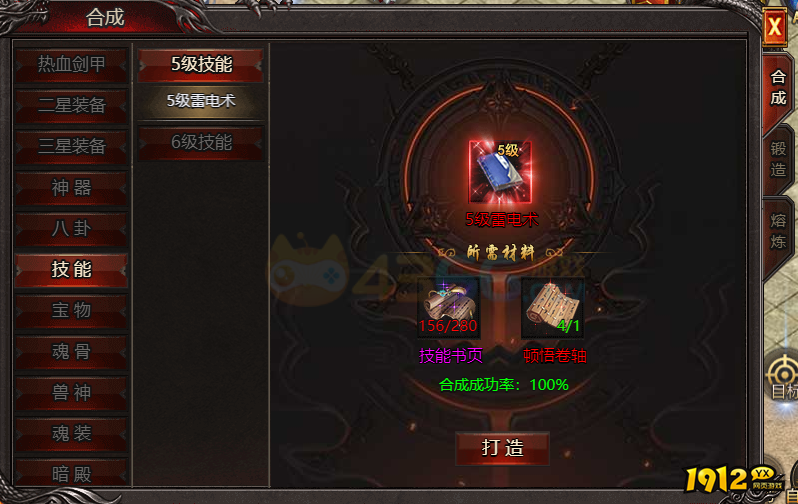Open the 暗殿 category
Screen dimensions: 798x504
pyautogui.click(x=71, y=472)
